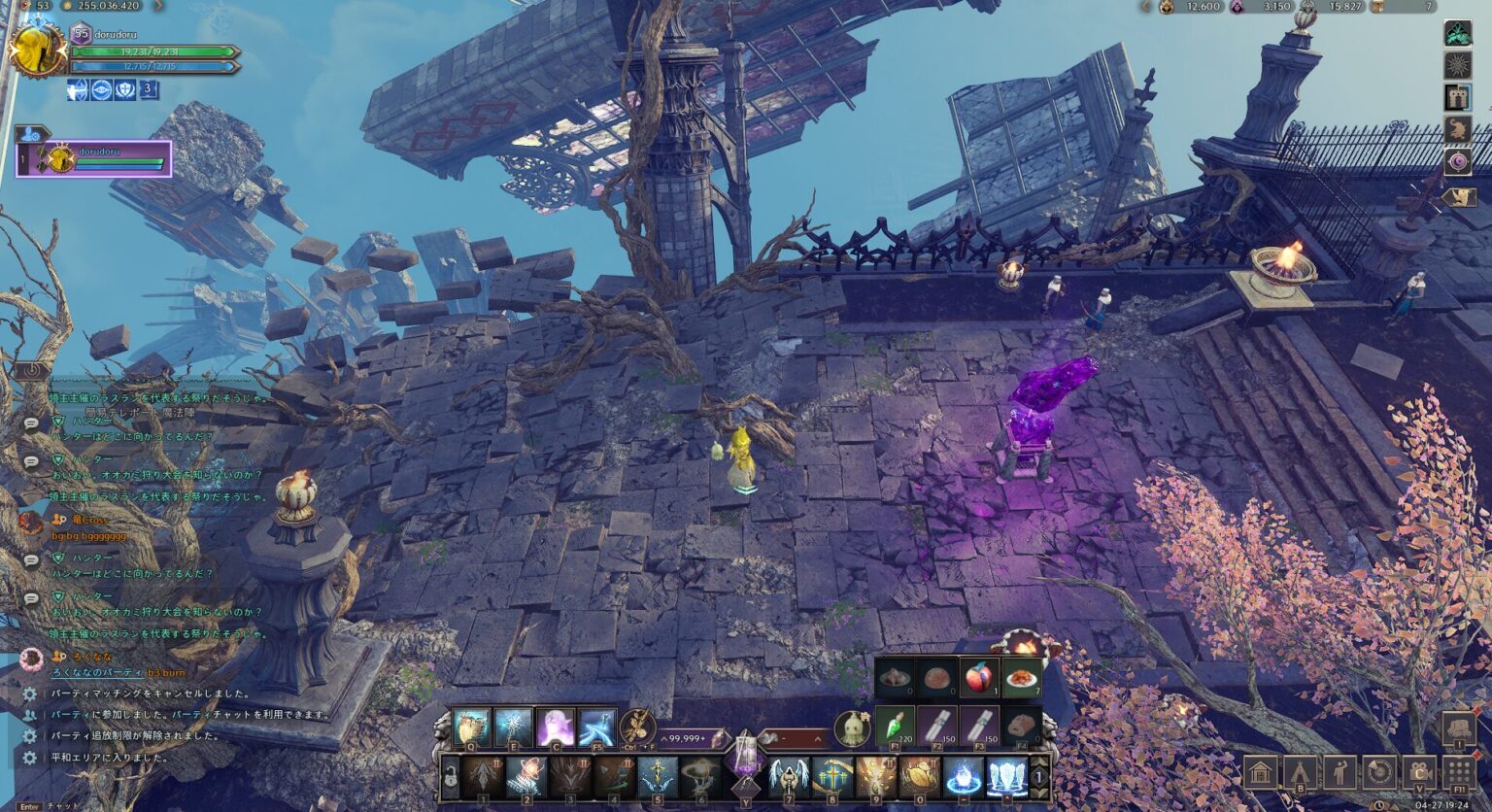Cast the lightning skill on E
Image resolution: width=1492 pixels, height=812 pixels.
click(x=513, y=727)
